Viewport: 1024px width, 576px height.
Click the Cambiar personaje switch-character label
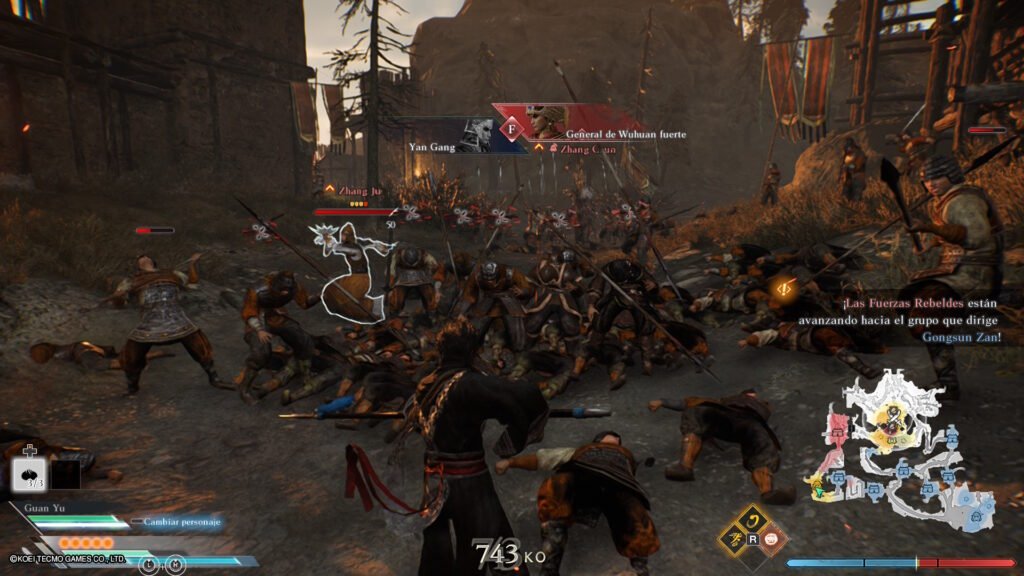pyautogui.click(x=180, y=522)
